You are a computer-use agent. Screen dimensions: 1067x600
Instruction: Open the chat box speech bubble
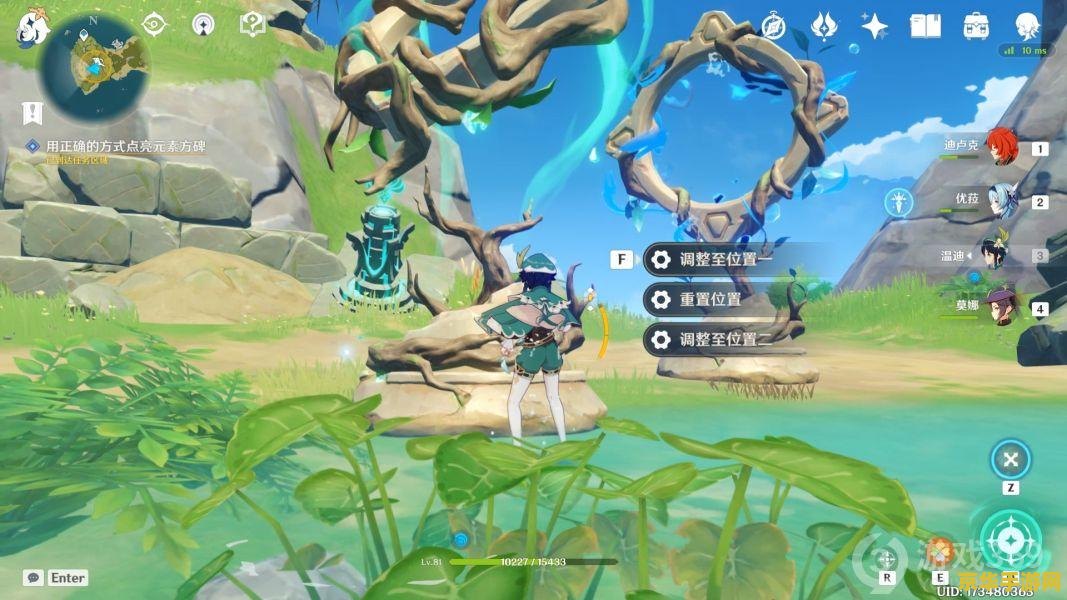tap(33, 578)
